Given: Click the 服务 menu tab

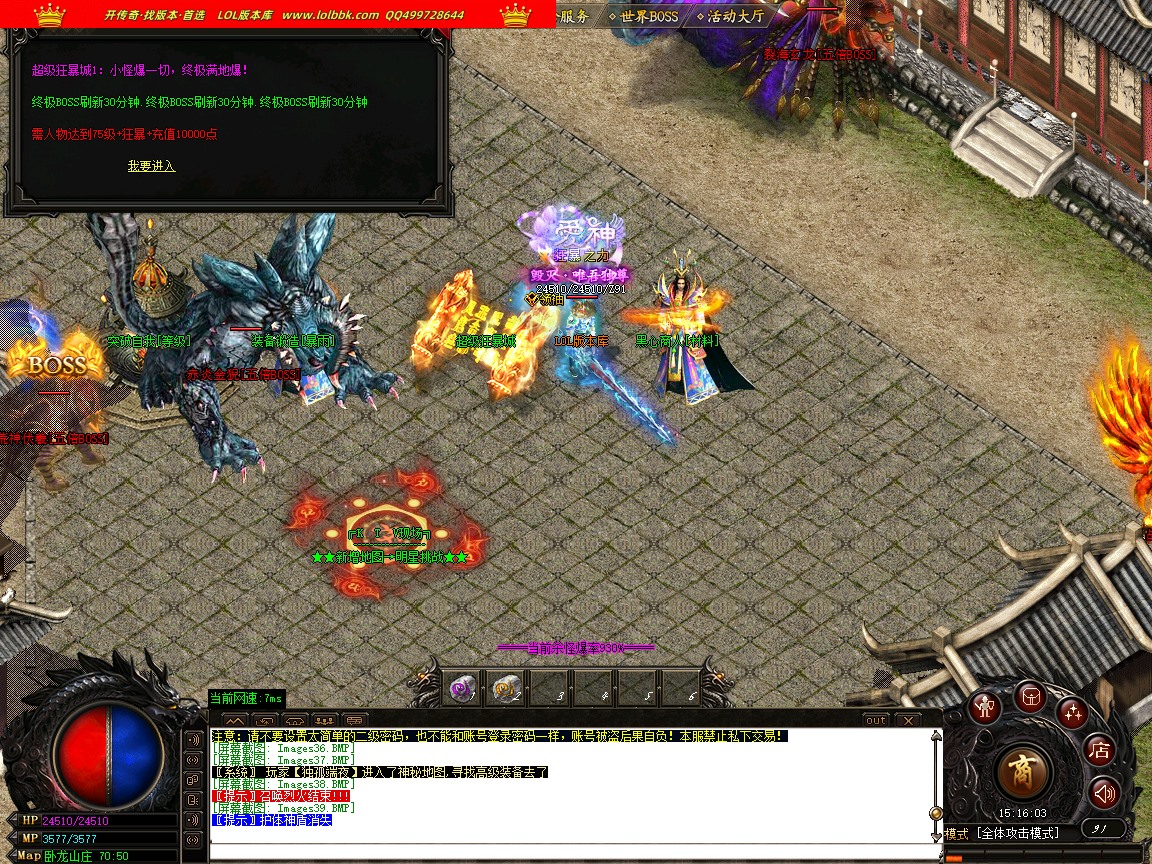Looking at the screenshot, I should [x=574, y=16].
